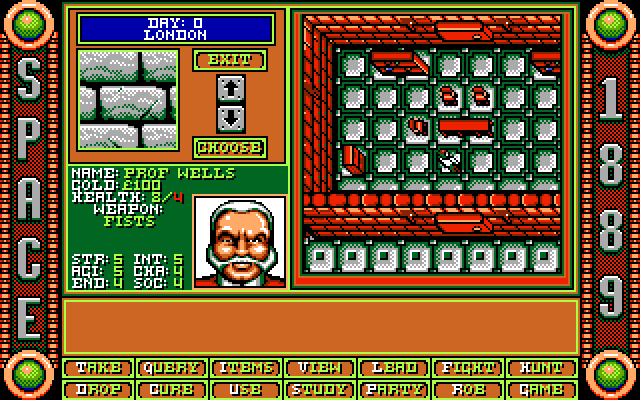Click the down arrow button

coord(230,116)
